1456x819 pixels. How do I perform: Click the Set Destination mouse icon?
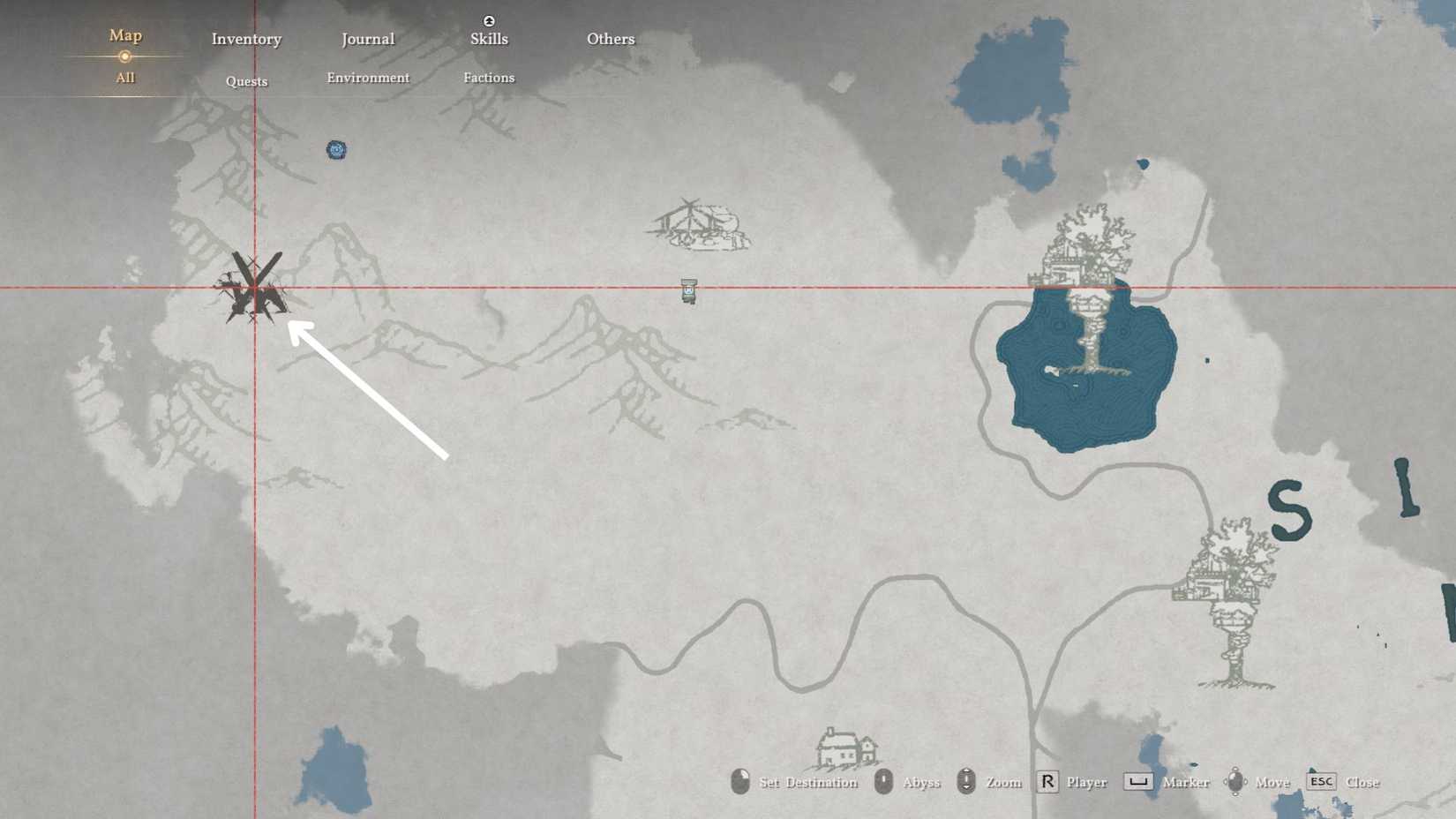pos(739,781)
